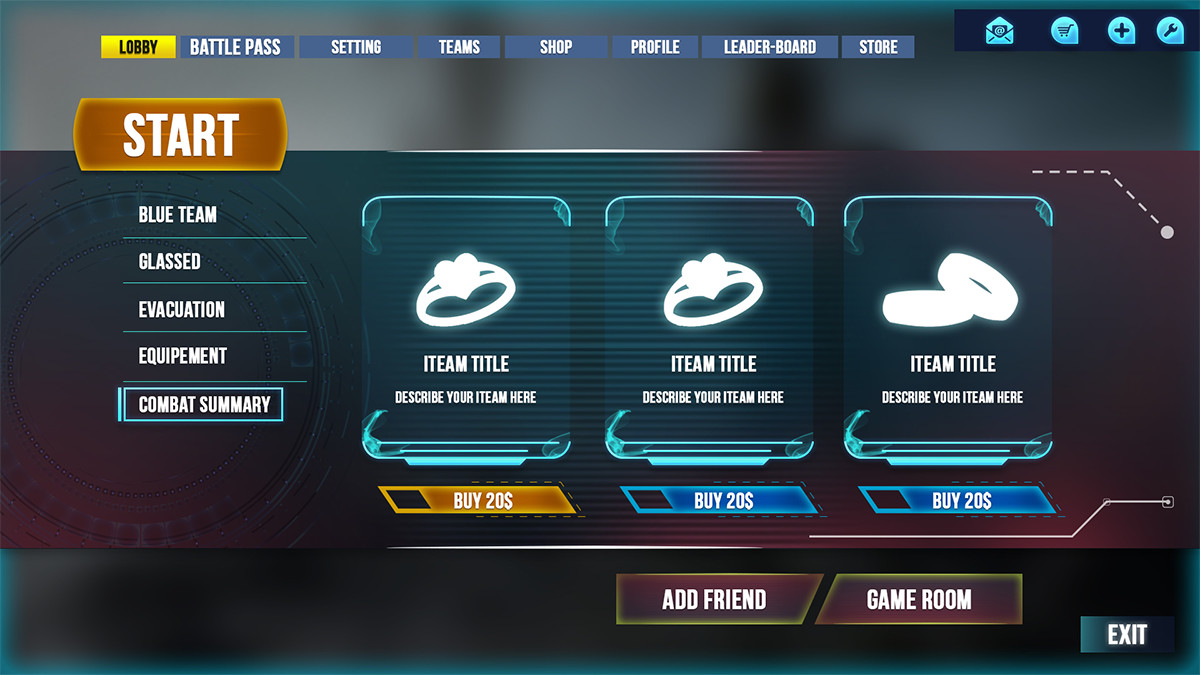Enter the Game Room

[x=919, y=600]
